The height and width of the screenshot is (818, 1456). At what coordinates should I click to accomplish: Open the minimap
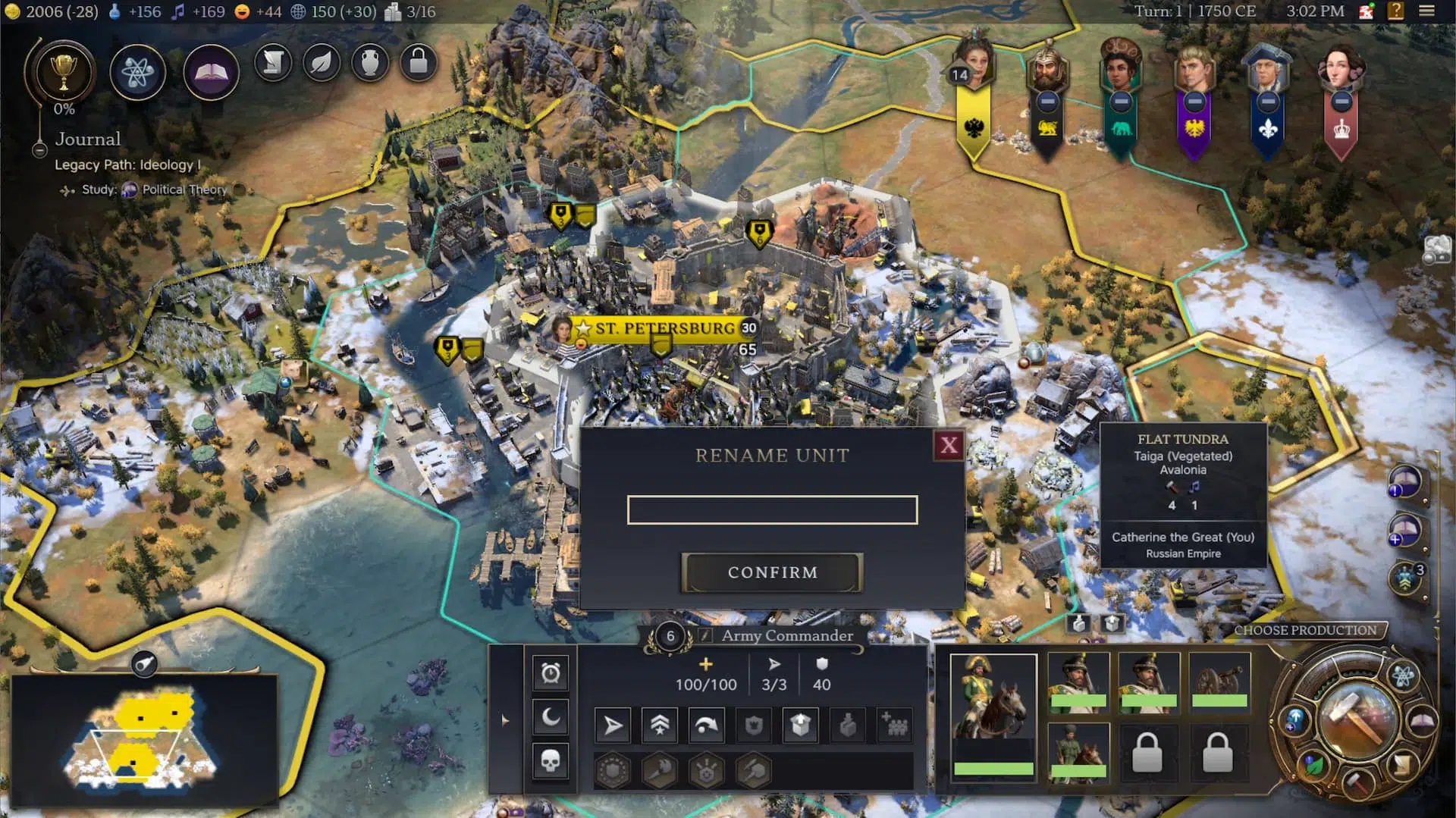tap(144, 664)
